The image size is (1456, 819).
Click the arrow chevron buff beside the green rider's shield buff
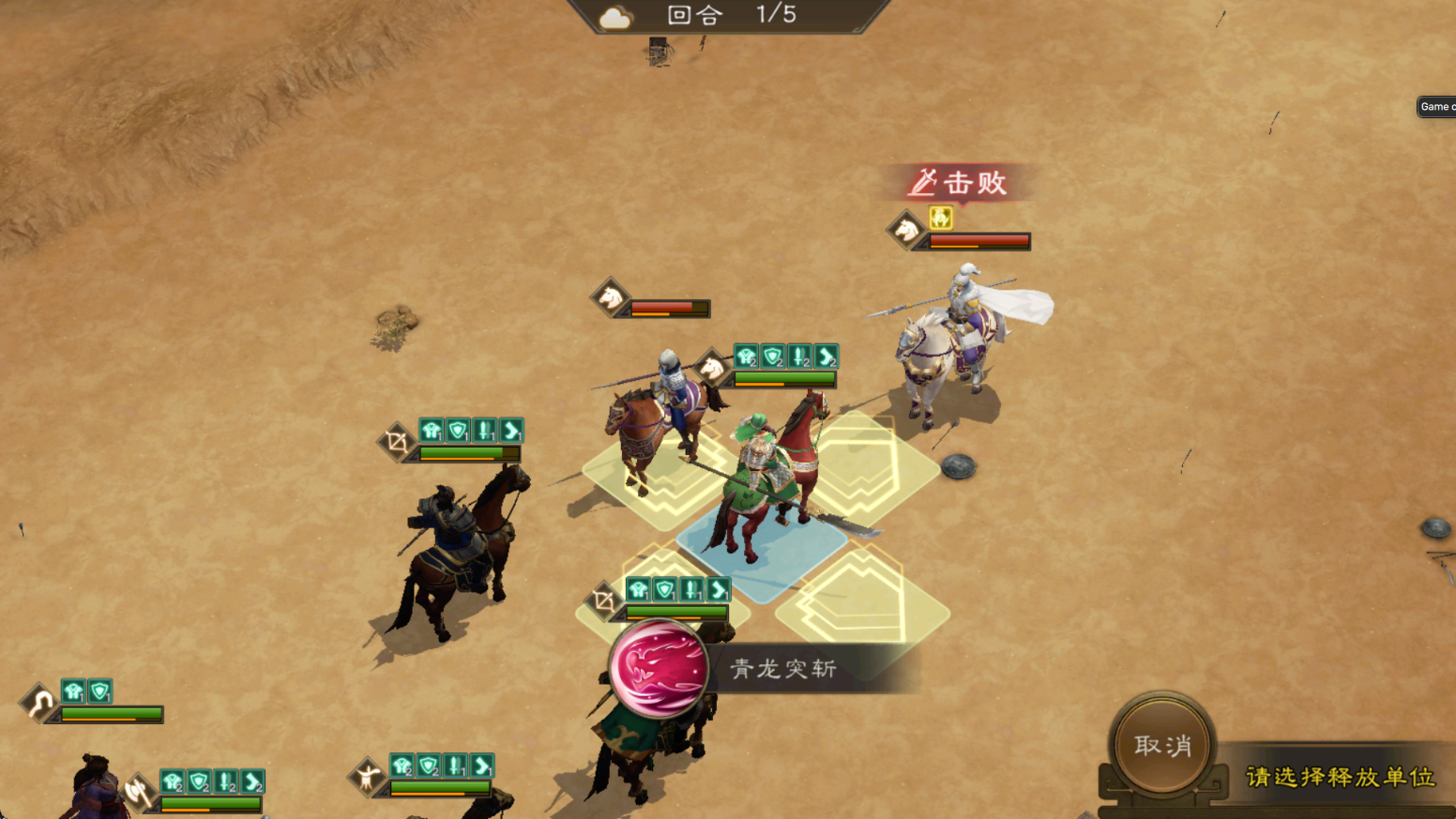[826, 357]
